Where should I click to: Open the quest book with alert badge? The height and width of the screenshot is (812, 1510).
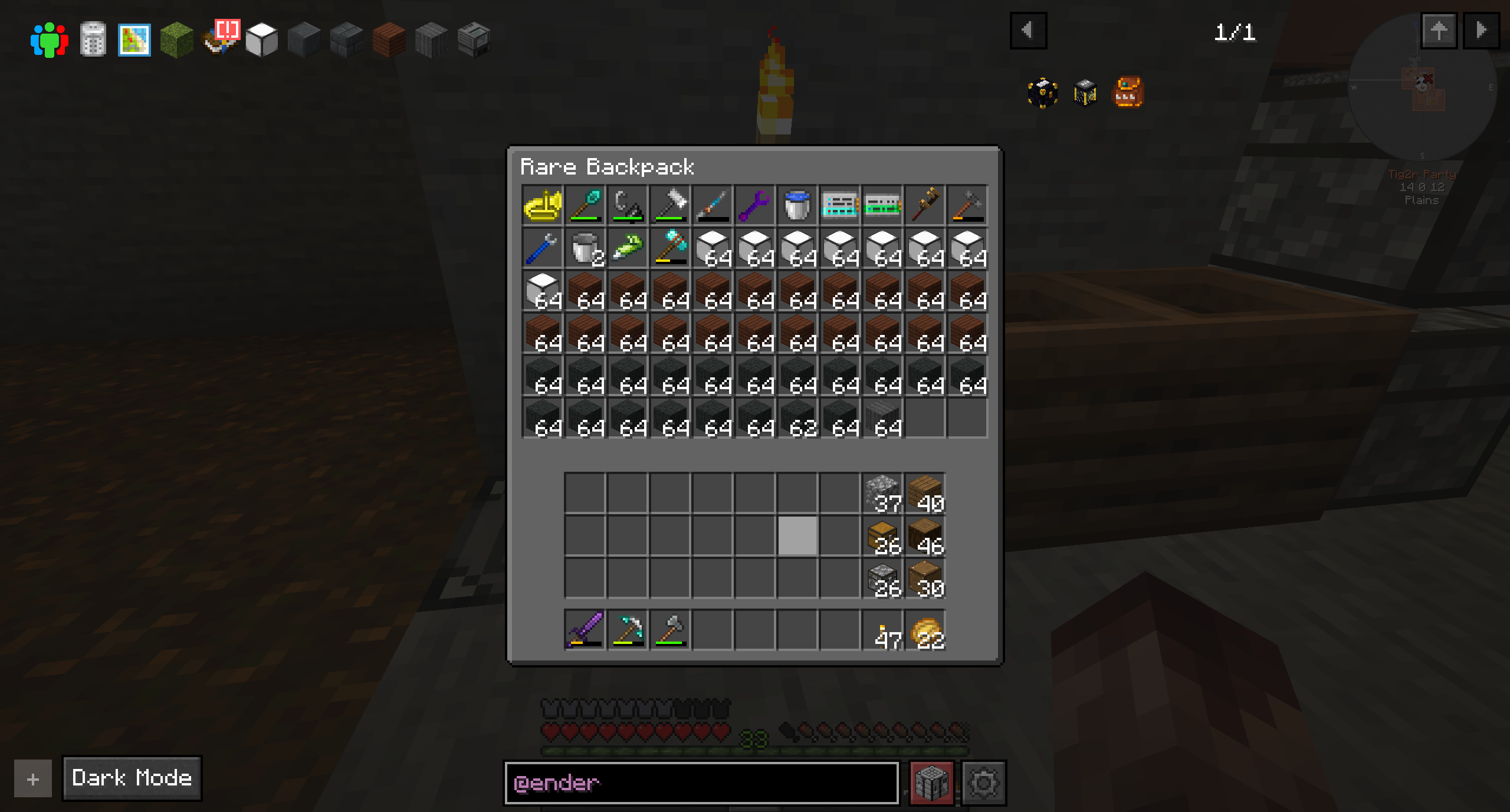(219, 39)
